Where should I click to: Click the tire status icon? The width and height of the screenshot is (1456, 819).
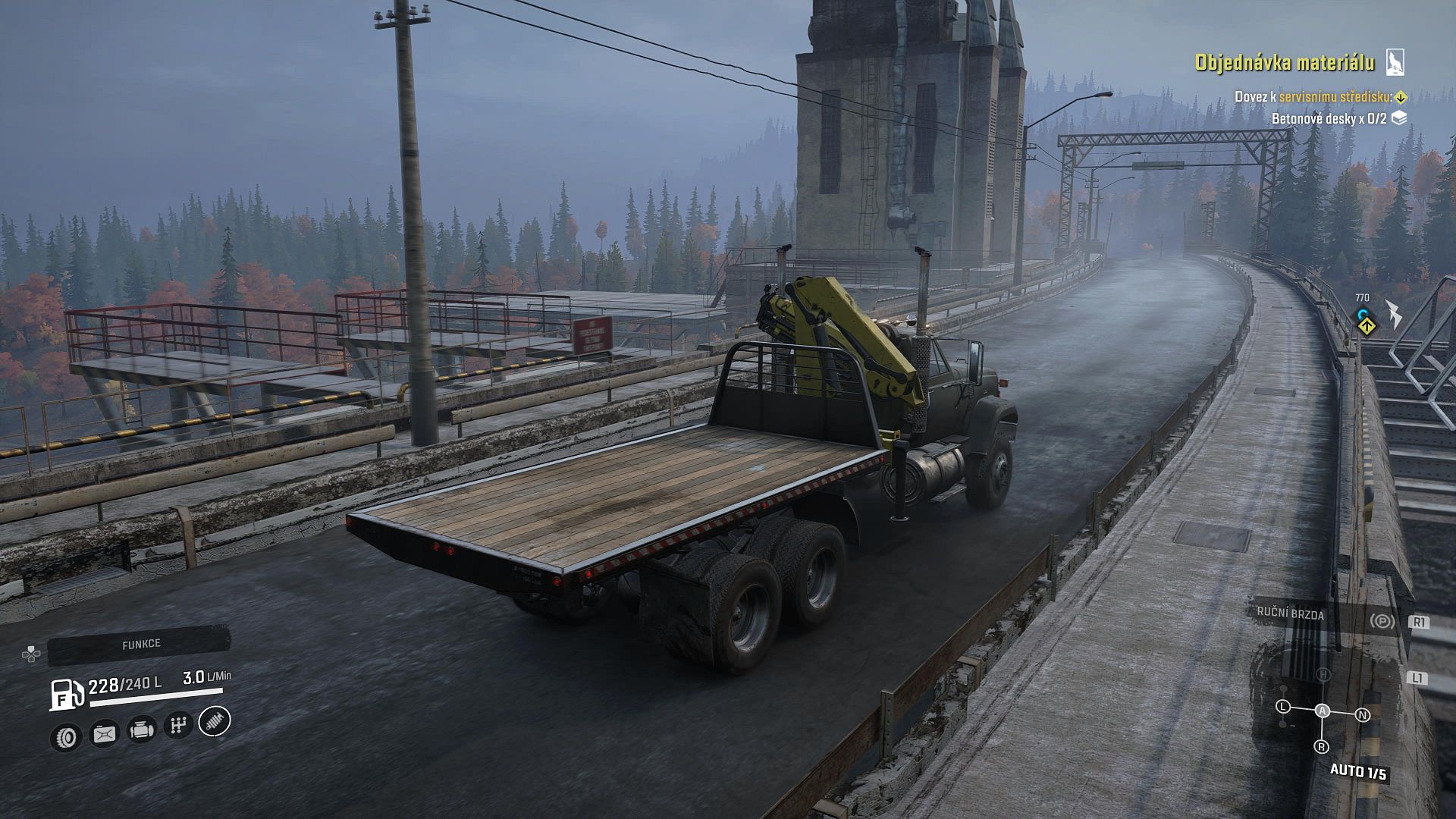pos(67,736)
